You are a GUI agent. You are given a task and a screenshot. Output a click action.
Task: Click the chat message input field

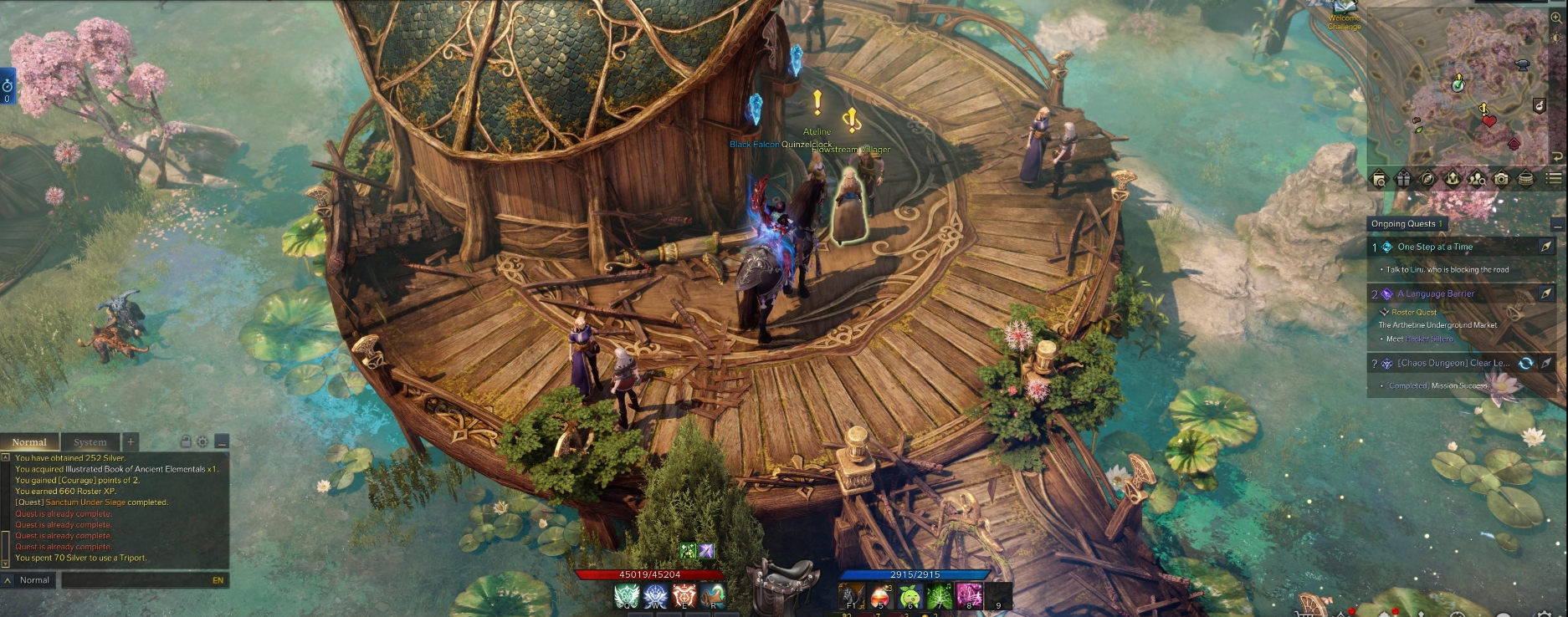[x=134, y=580]
